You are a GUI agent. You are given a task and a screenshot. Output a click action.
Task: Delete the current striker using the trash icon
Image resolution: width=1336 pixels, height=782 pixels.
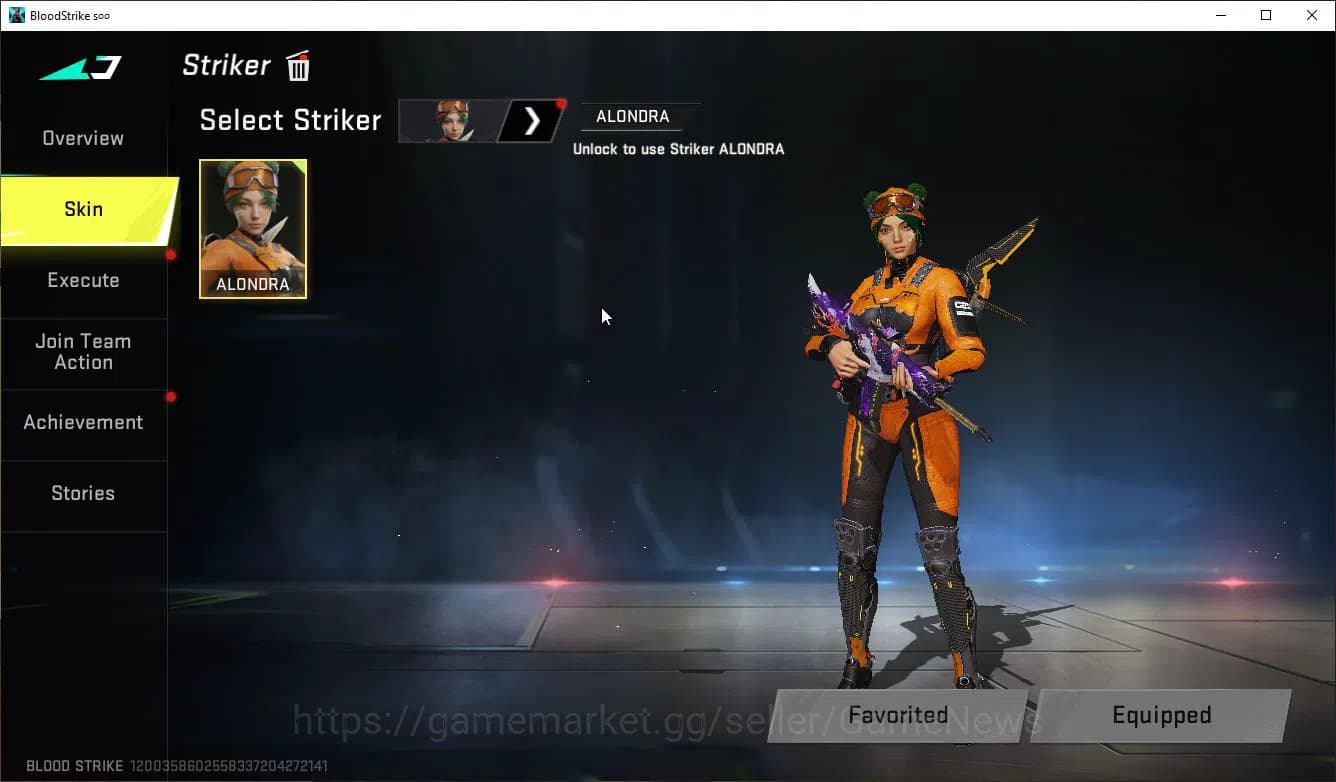coord(298,65)
